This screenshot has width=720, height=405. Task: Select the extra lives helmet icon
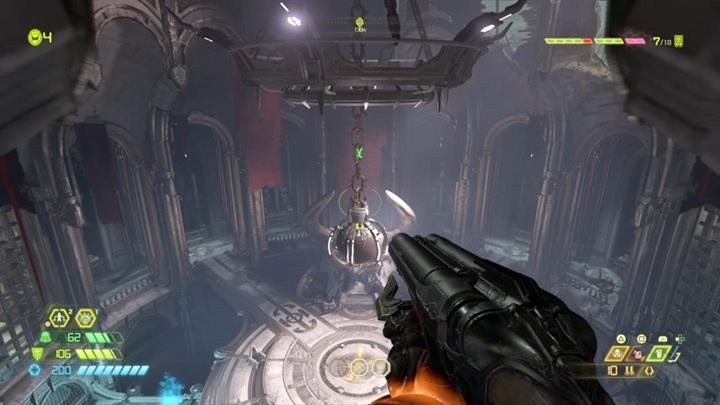tap(34, 38)
